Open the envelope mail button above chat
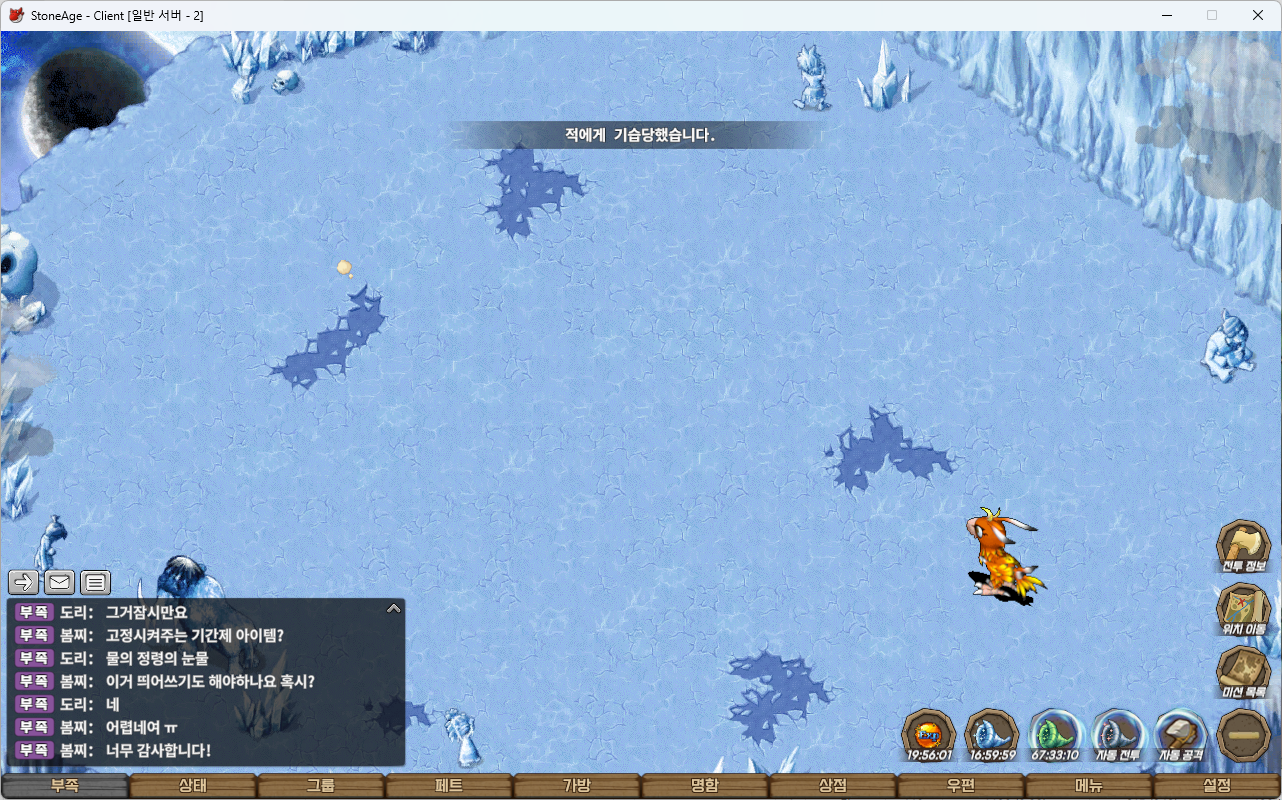 point(60,582)
